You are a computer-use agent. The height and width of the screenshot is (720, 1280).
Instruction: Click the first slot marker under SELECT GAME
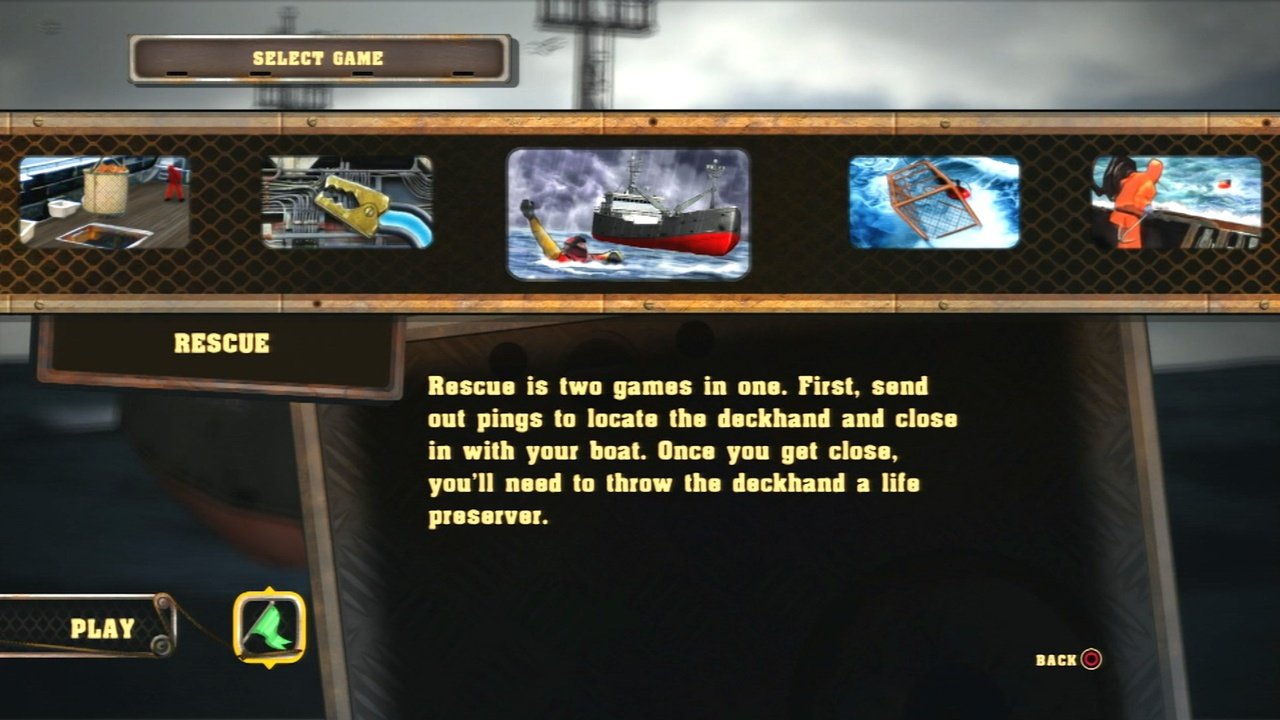tap(176, 72)
